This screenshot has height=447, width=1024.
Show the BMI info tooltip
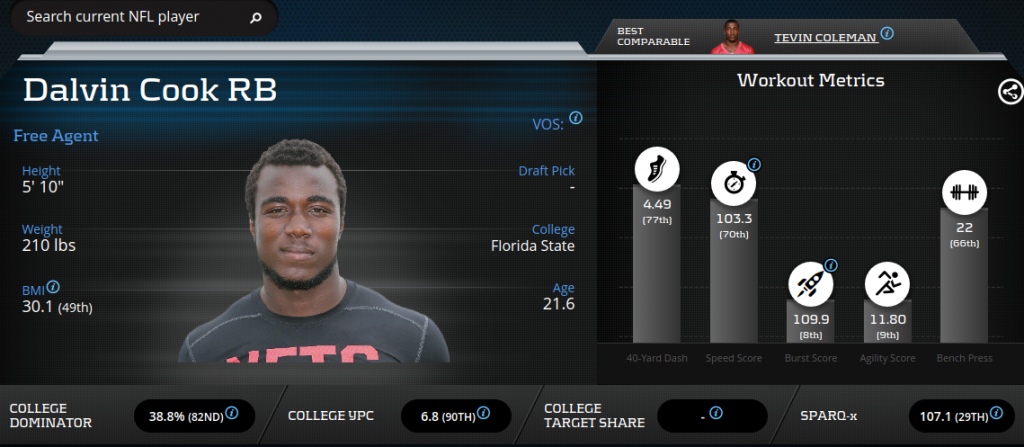pyautogui.click(x=53, y=287)
